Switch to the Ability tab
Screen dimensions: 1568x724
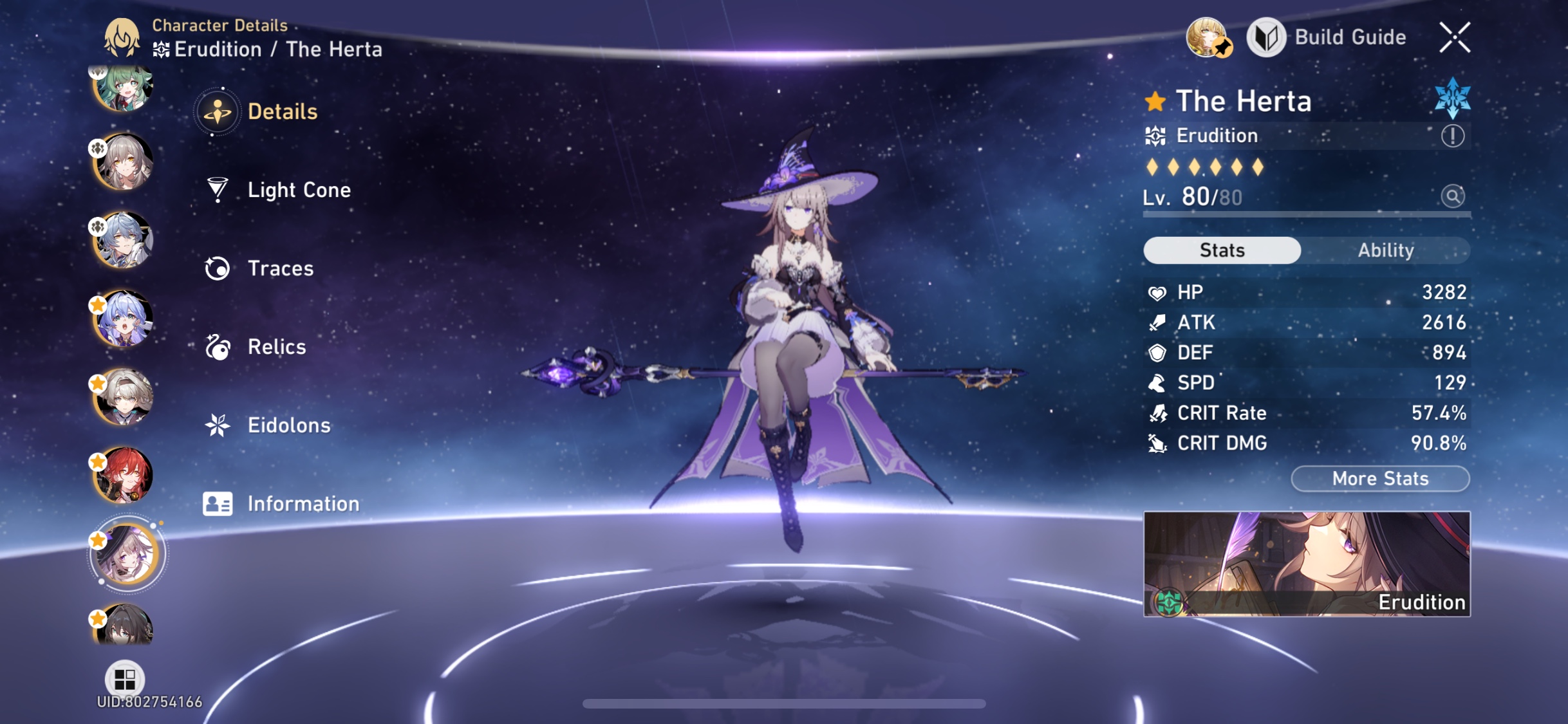1386,250
